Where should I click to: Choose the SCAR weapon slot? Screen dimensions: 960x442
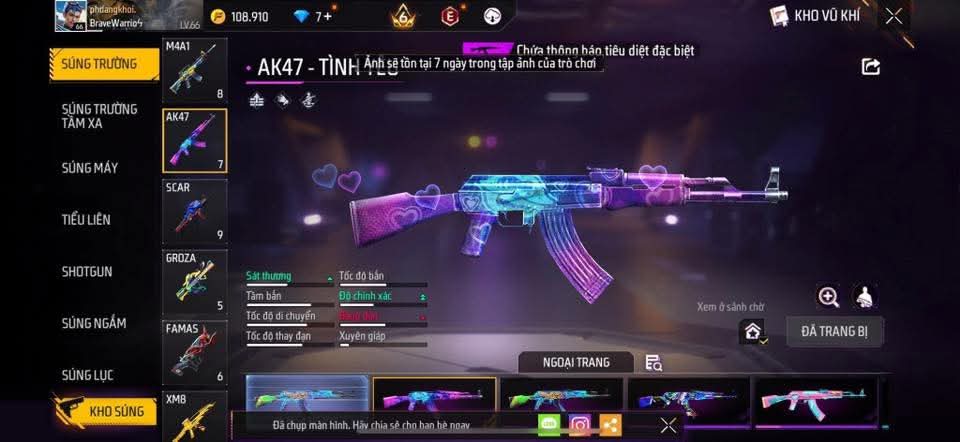click(194, 211)
